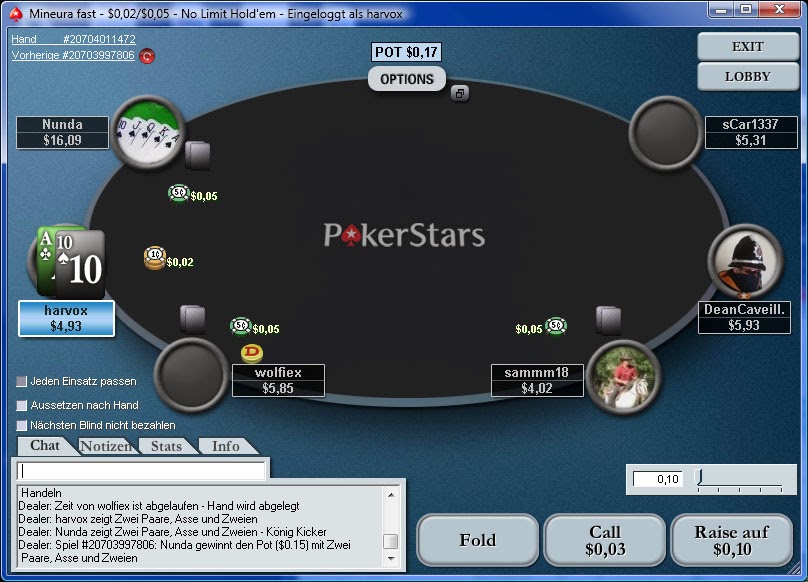Show the Info tab
This screenshot has width=808, height=582.
pyautogui.click(x=226, y=446)
